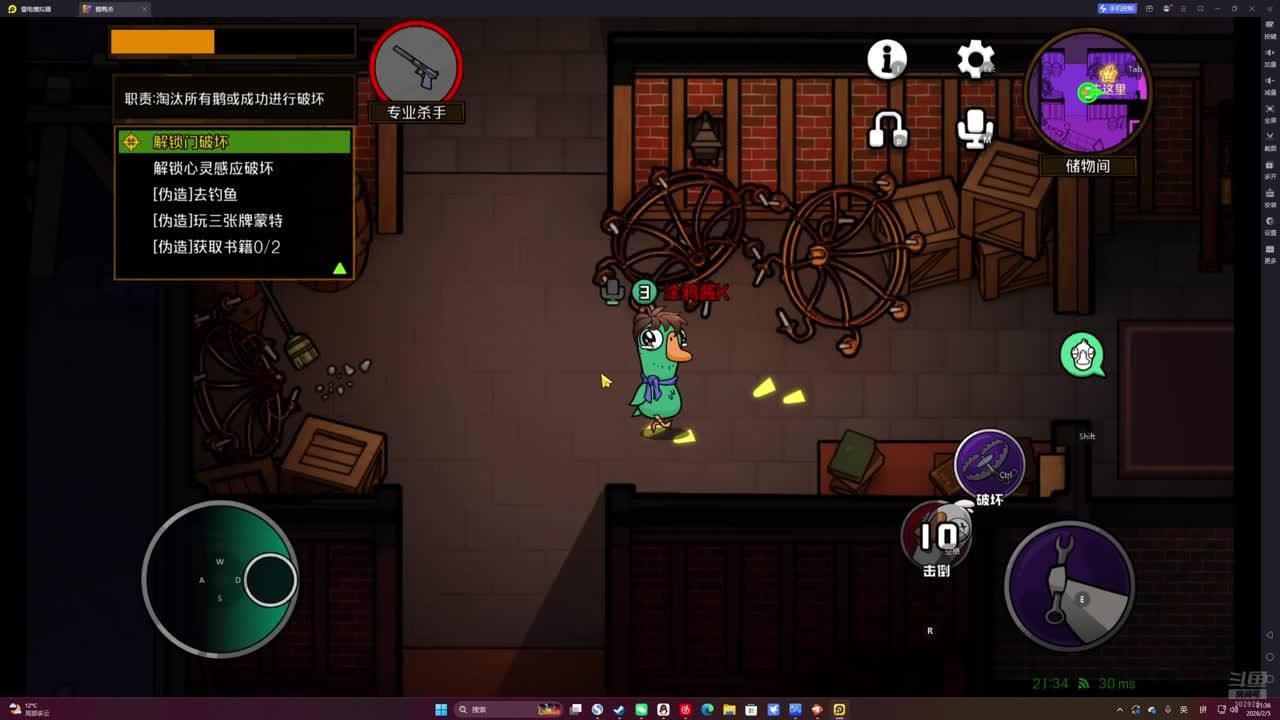Open the info button
The height and width of the screenshot is (720, 1280).
887,60
